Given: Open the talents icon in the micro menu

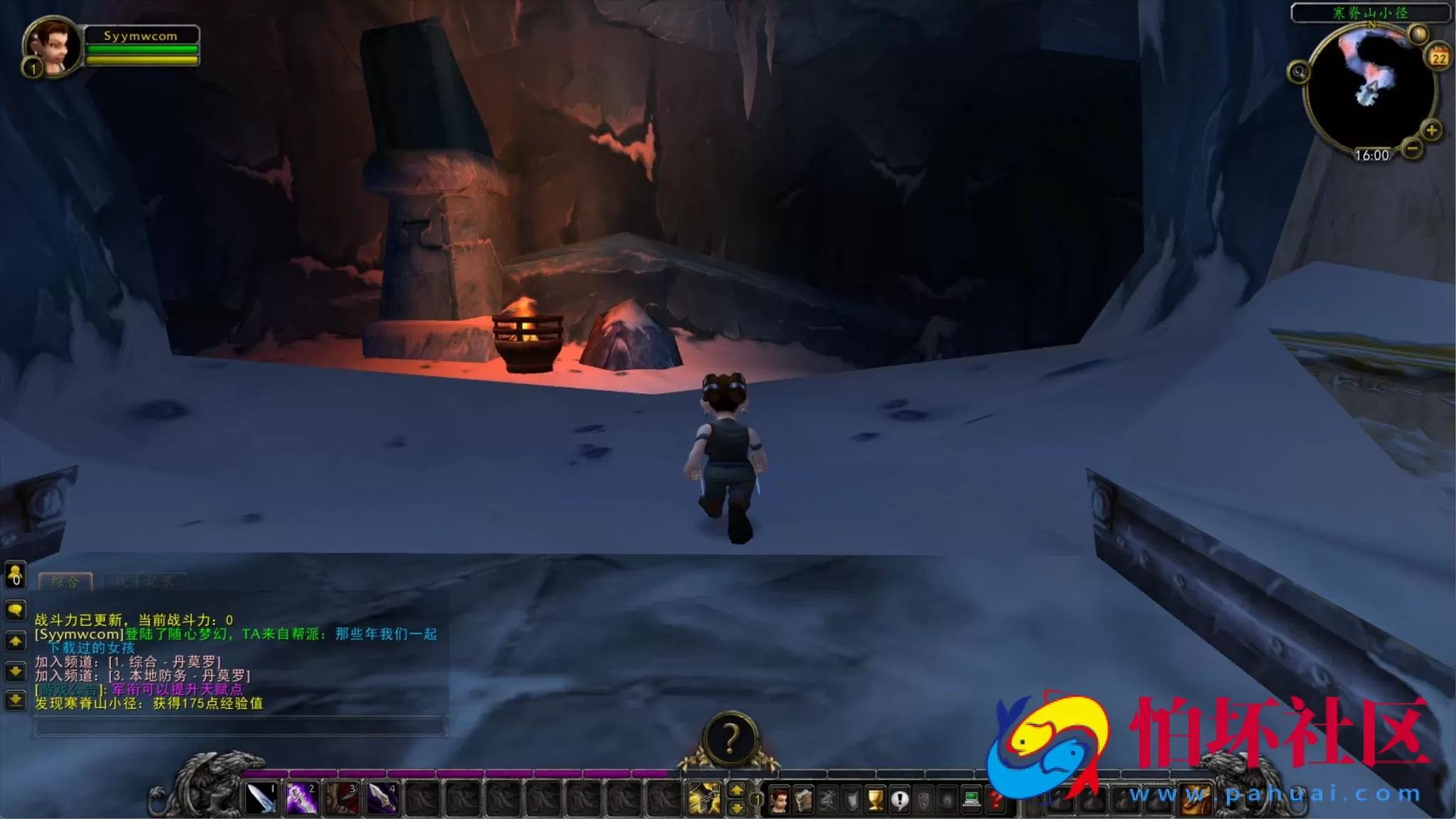Looking at the screenshot, I should pyautogui.click(x=828, y=798).
